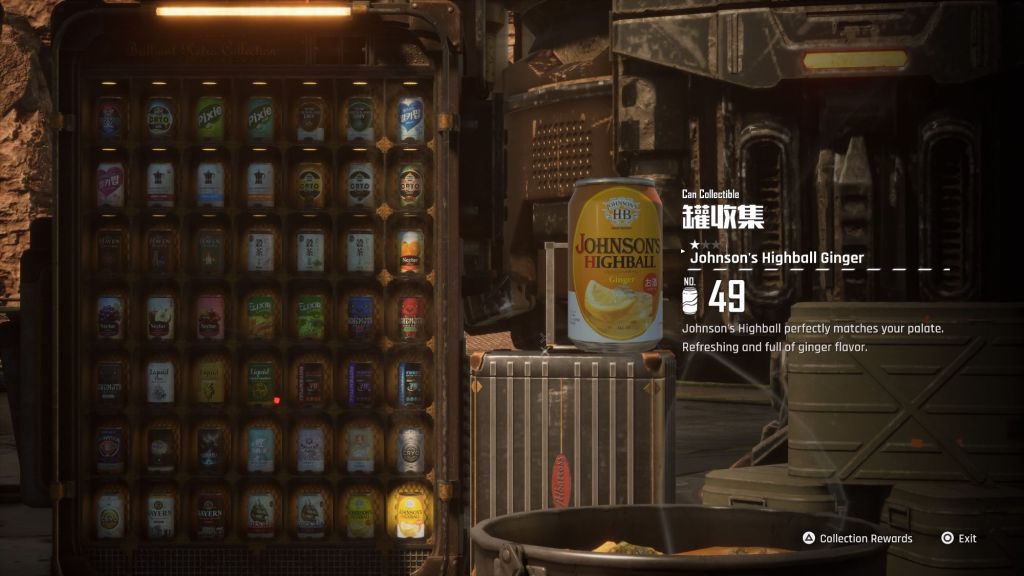This screenshot has width=1024, height=576.
Task: Select the highlighted Johnson's Highball Ginger can
Action: [x=410, y=514]
